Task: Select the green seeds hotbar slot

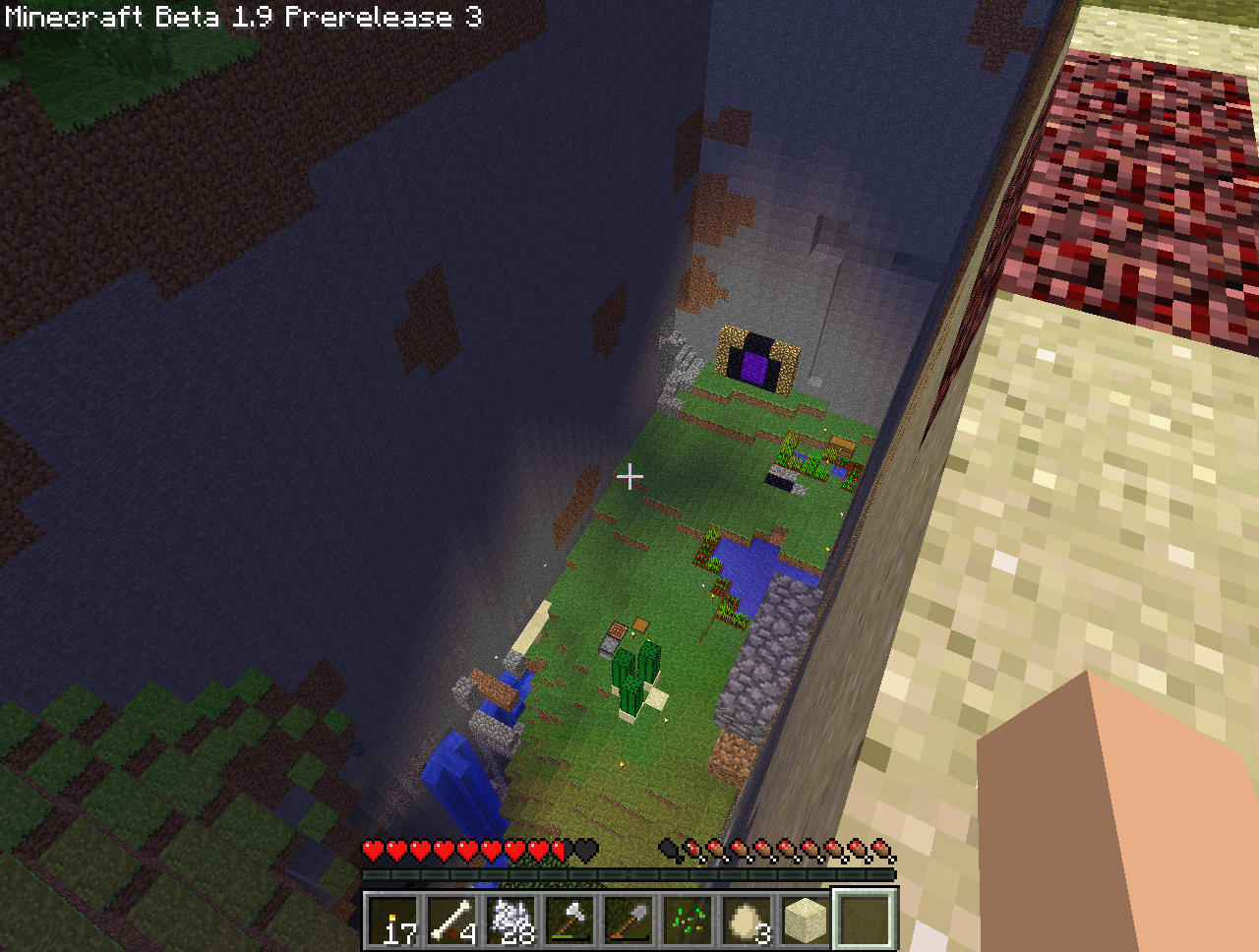Action: (689, 921)
